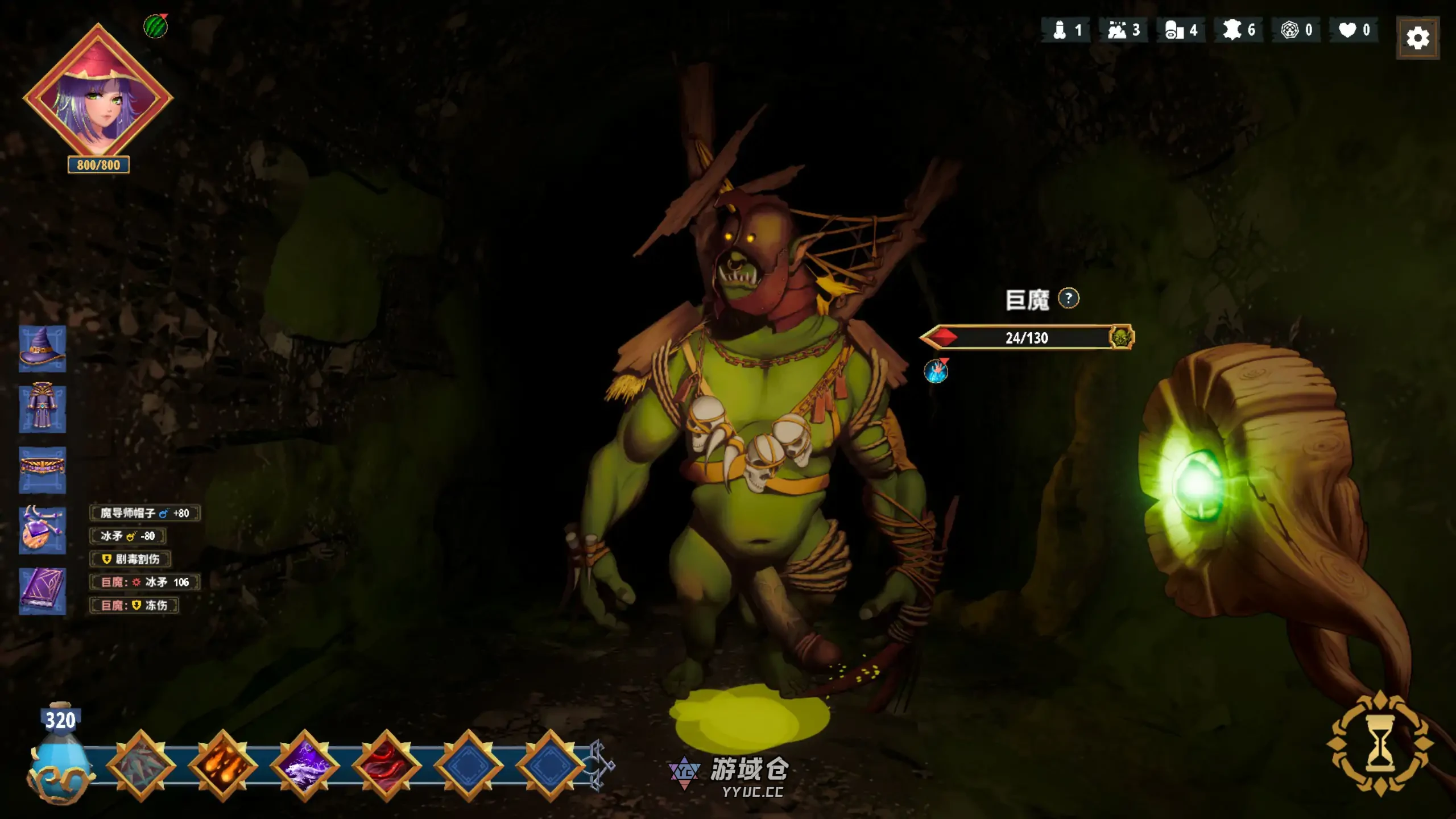Image resolution: width=1456 pixels, height=819 pixels.
Task: Open the settings gear in the top right corner
Action: click(1417, 37)
